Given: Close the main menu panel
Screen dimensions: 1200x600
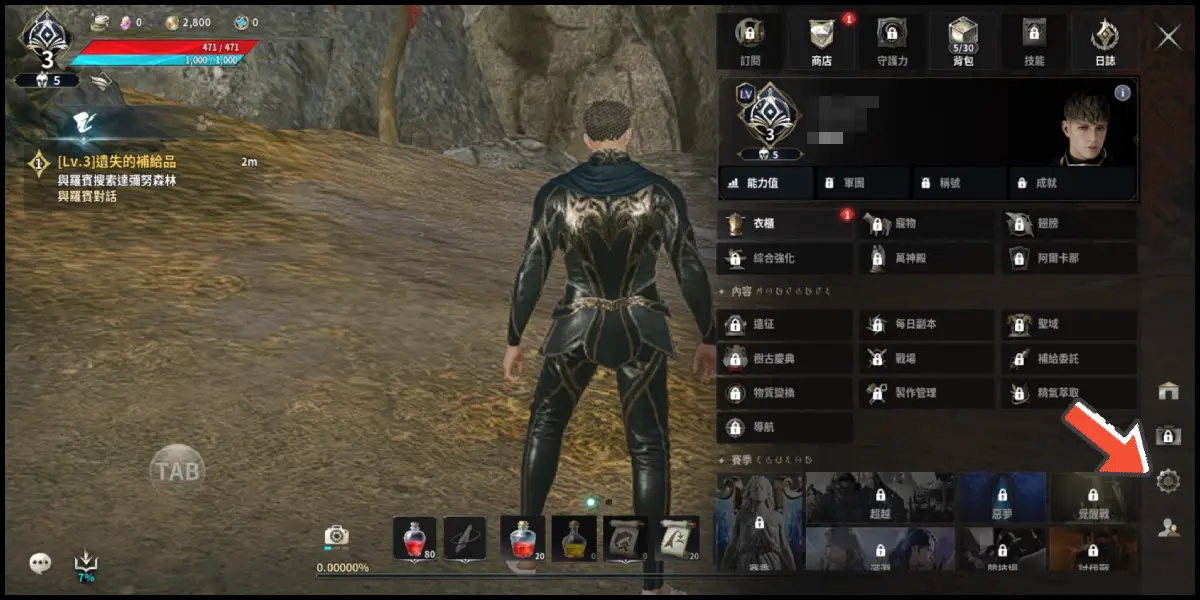Looking at the screenshot, I should tap(1168, 38).
